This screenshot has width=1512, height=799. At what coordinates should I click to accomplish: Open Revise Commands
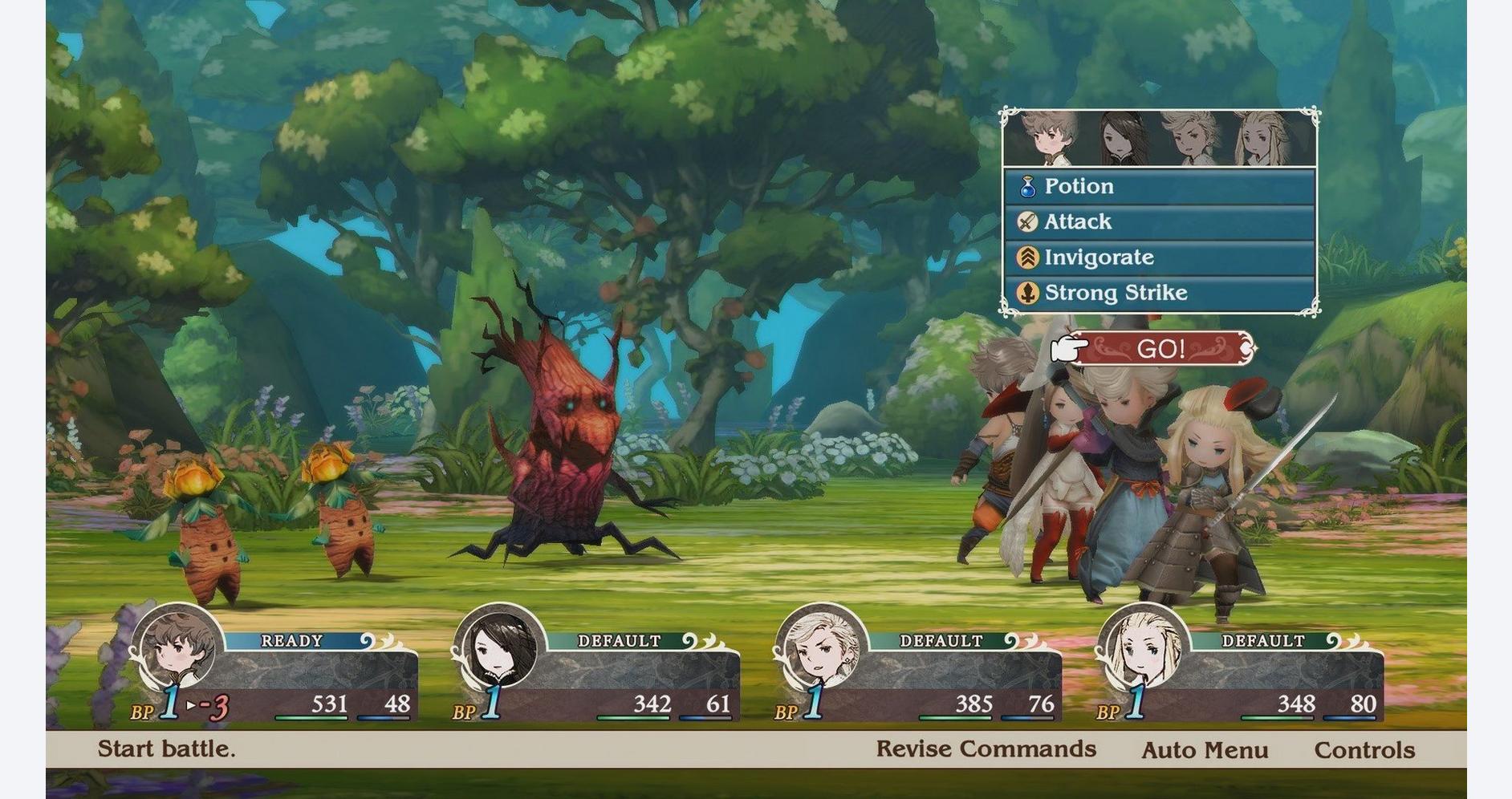986,749
